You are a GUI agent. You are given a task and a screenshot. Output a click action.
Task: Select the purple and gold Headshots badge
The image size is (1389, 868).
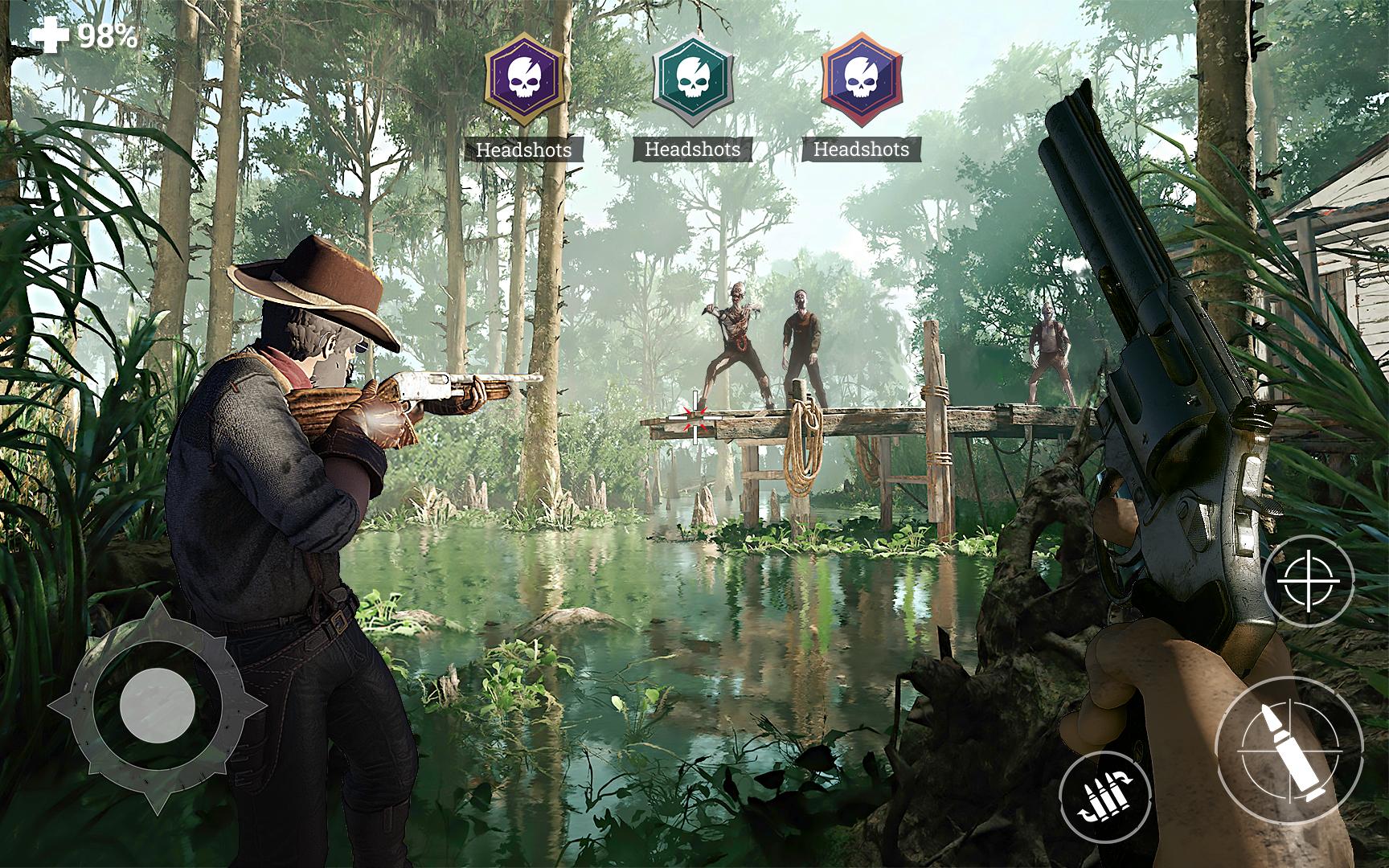coord(524,79)
